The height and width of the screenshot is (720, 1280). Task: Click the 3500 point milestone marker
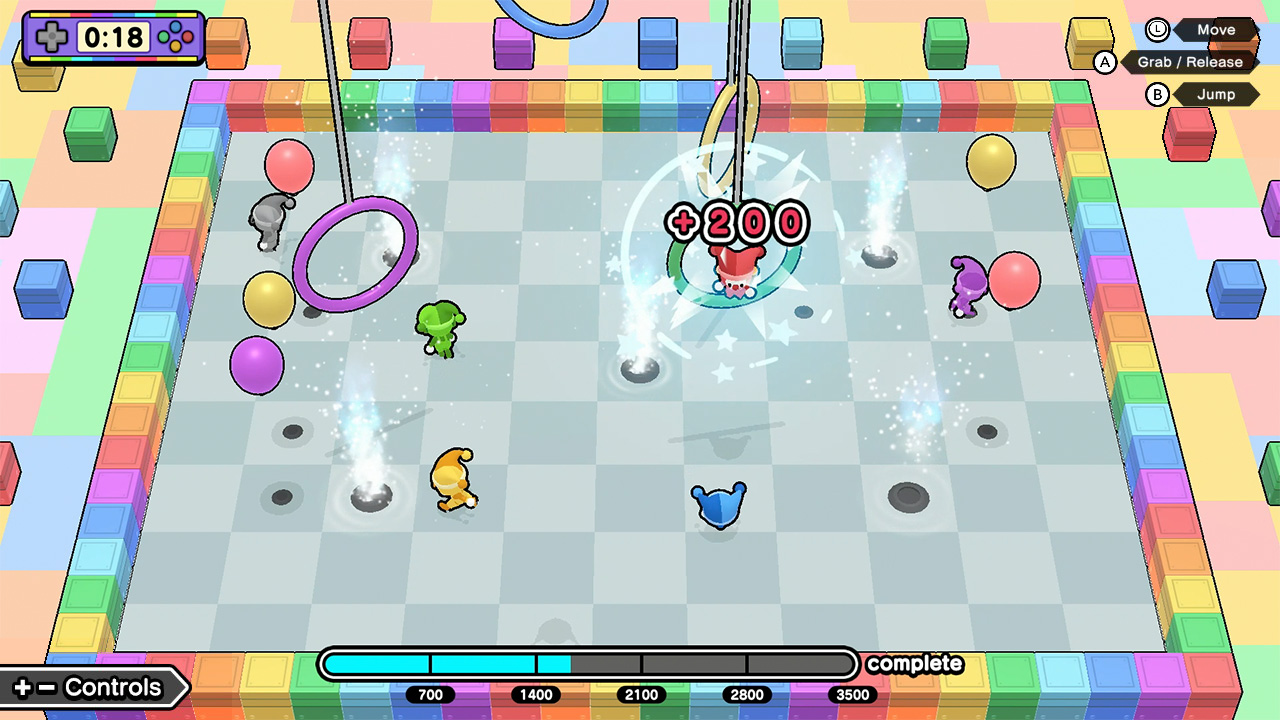851,694
